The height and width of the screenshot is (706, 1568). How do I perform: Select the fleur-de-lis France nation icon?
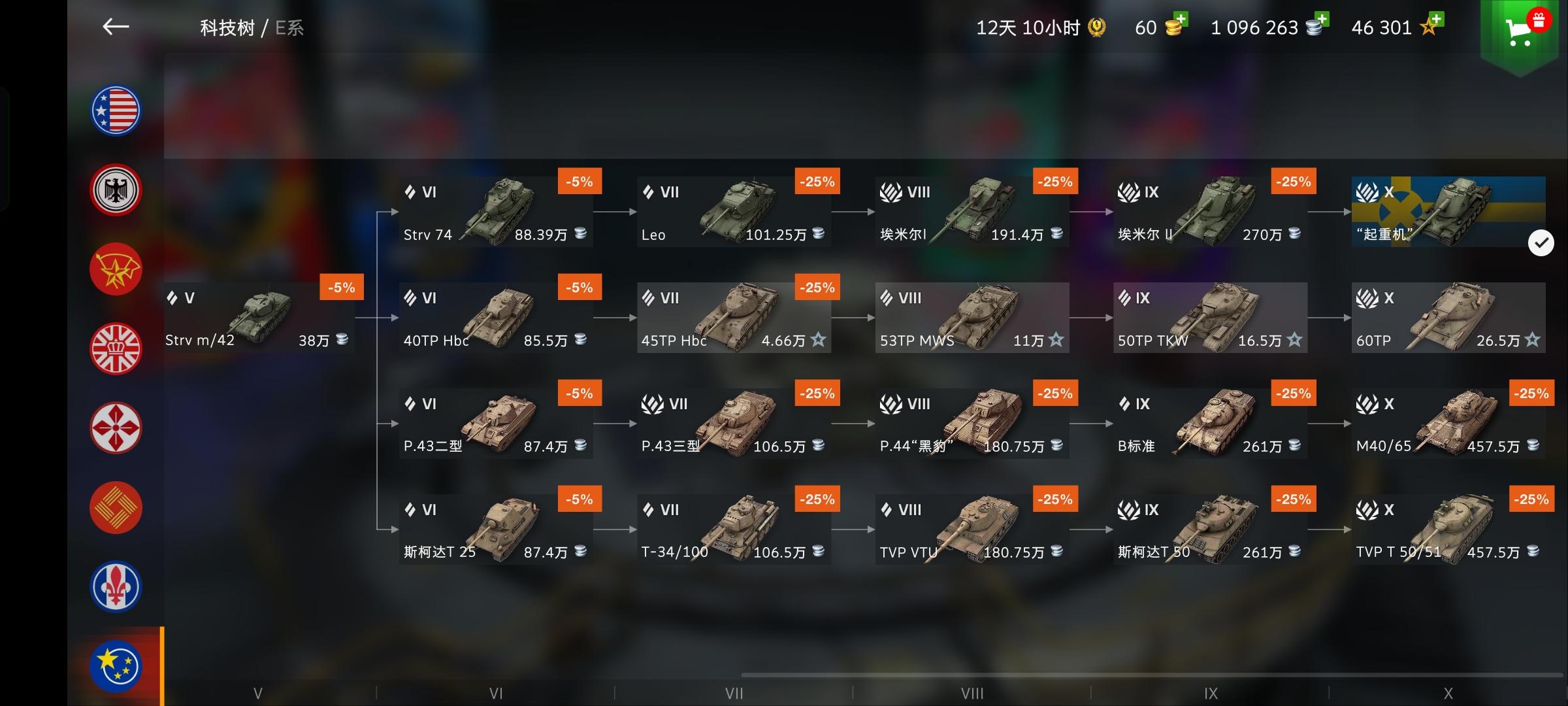coord(115,587)
